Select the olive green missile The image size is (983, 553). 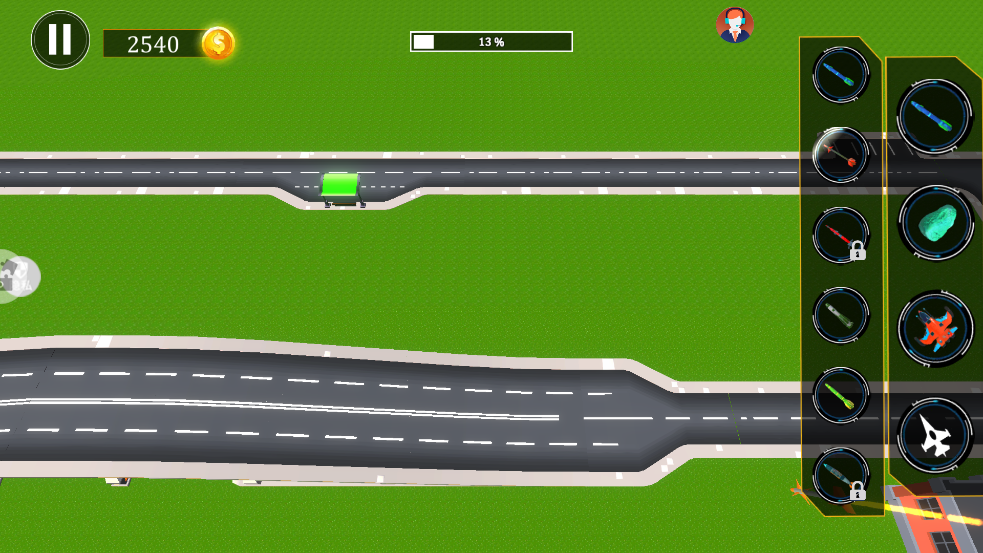pos(840,315)
